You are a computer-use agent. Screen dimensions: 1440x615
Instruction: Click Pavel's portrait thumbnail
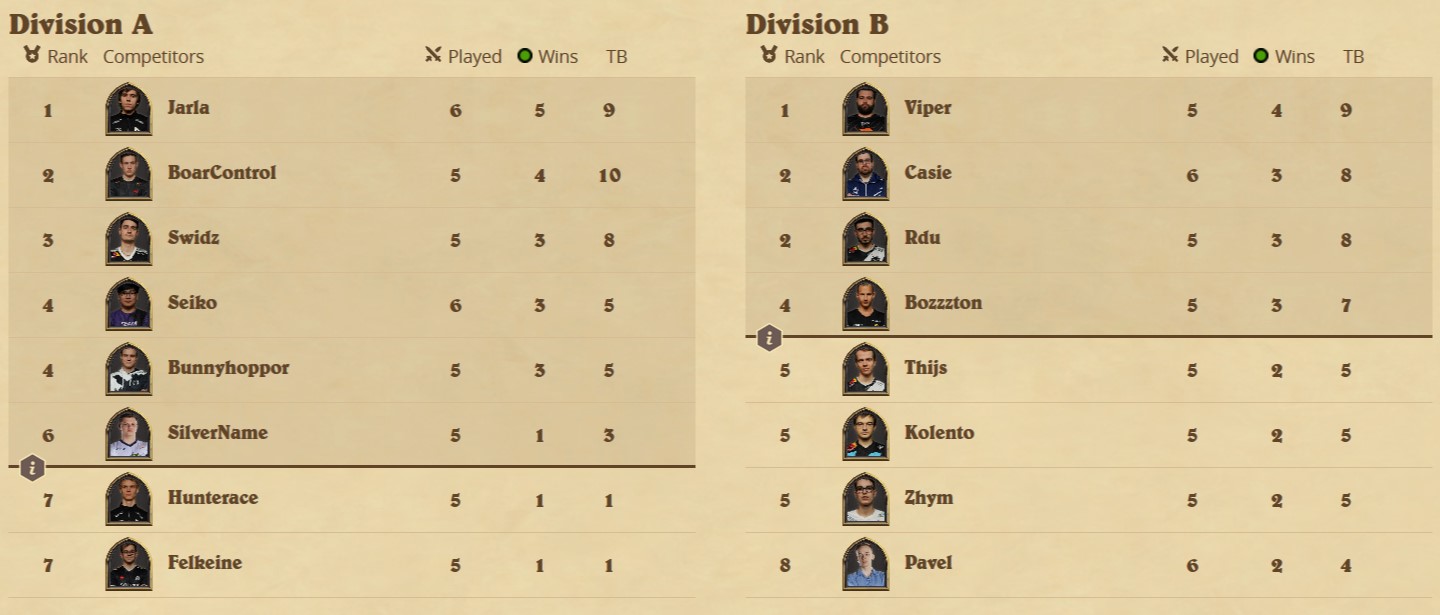(x=865, y=564)
